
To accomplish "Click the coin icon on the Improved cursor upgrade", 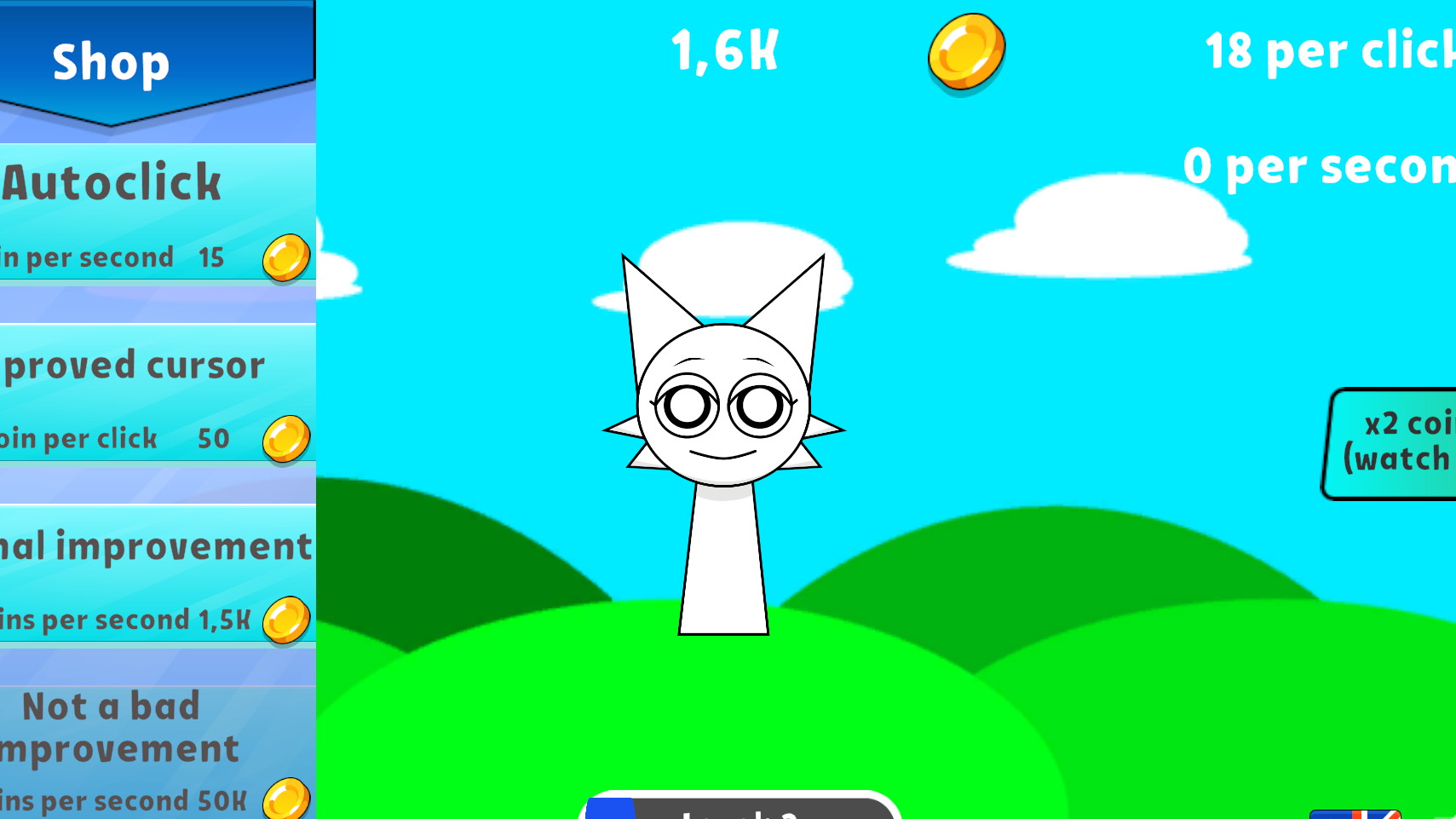I will 285,440.
